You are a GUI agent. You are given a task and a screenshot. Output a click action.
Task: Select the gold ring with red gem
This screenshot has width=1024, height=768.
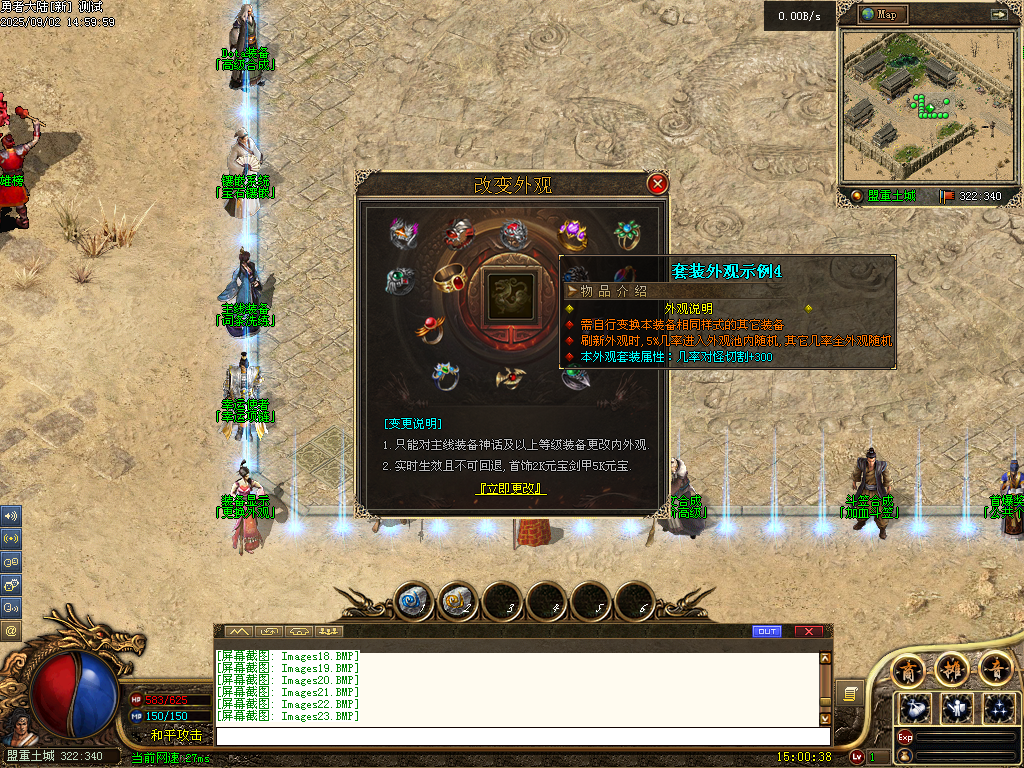tap(452, 279)
